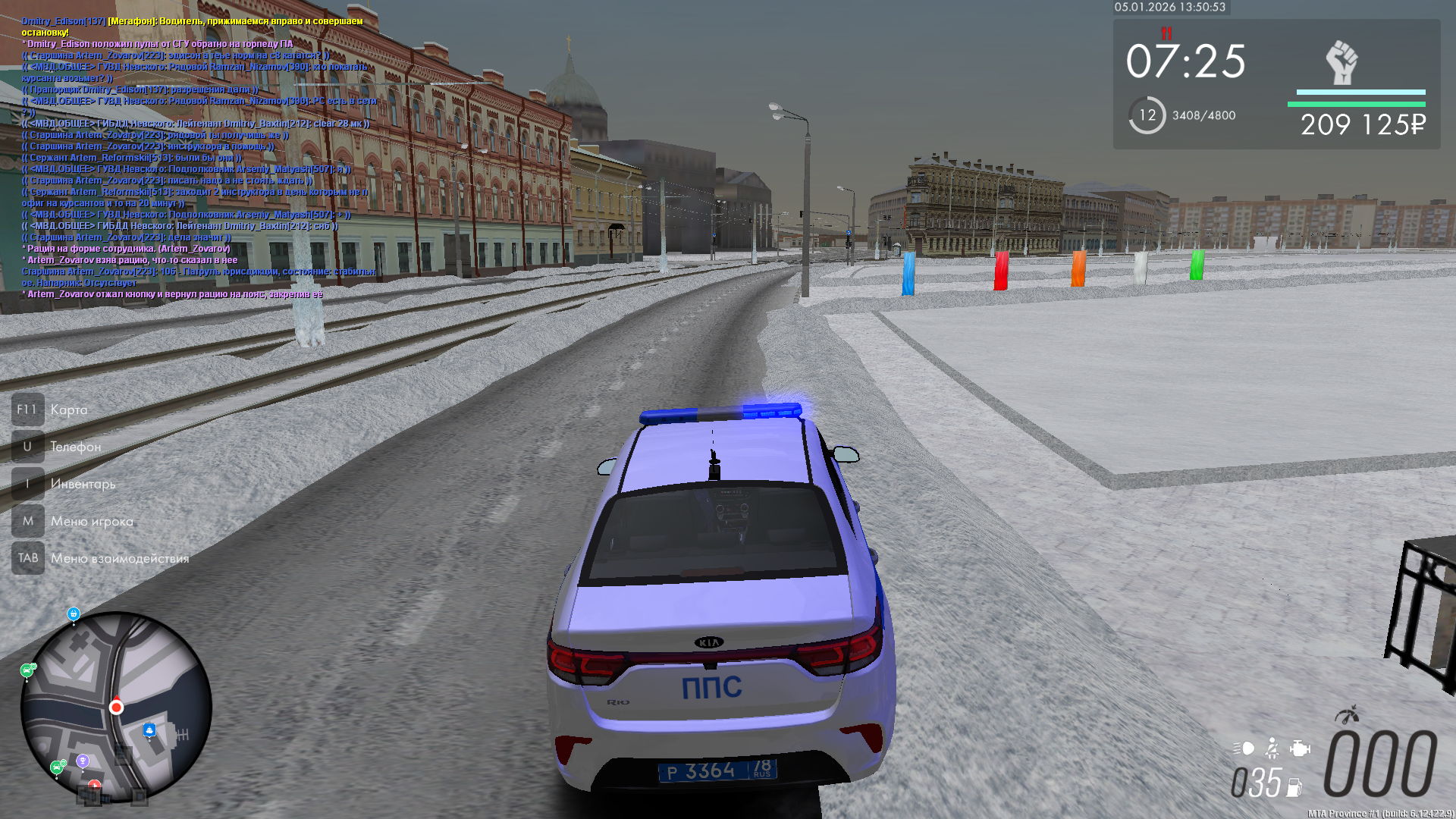This screenshot has height=819, width=1456.
Task: Click the raised fist icon
Action: pos(1341,63)
